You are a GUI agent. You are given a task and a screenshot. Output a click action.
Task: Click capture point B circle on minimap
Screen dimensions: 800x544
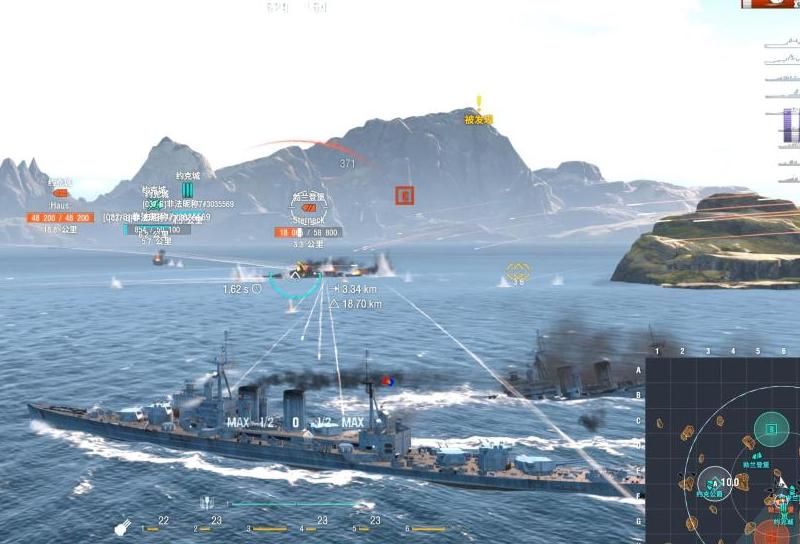(x=771, y=429)
